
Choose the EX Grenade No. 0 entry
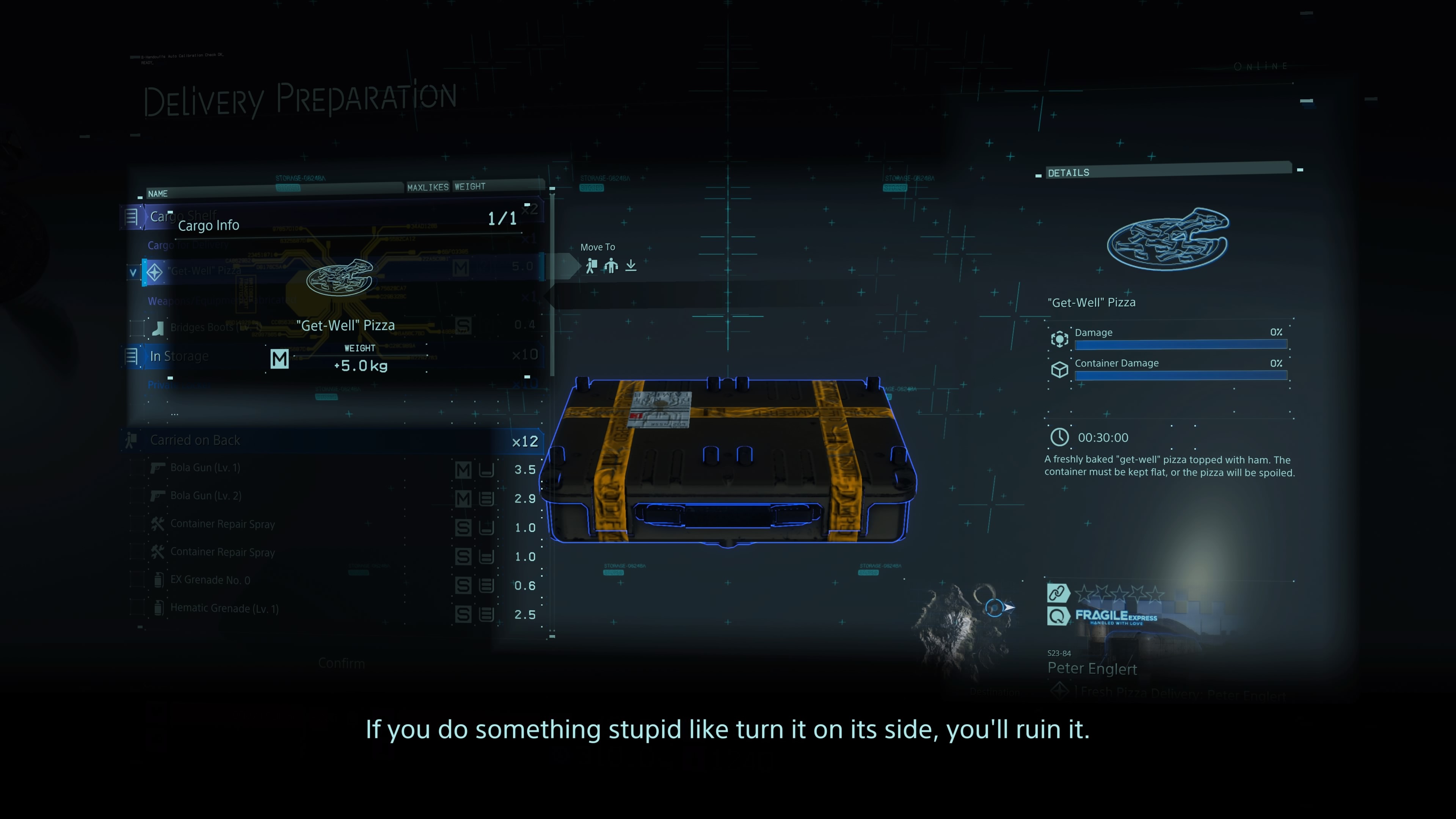coord(210,580)
